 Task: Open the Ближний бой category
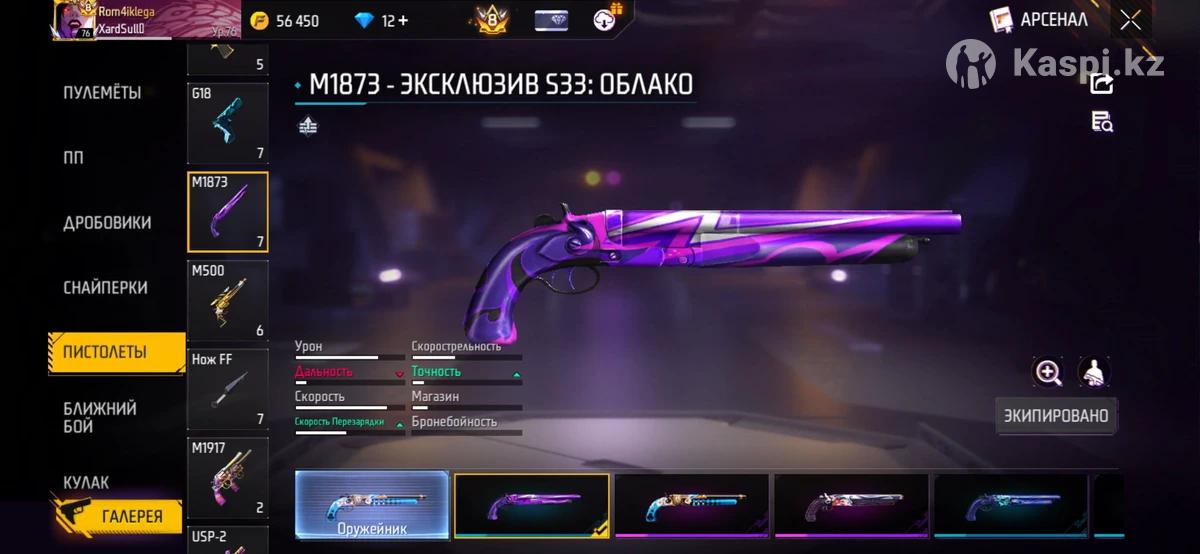pyautogui.click(x=100, y=417)
